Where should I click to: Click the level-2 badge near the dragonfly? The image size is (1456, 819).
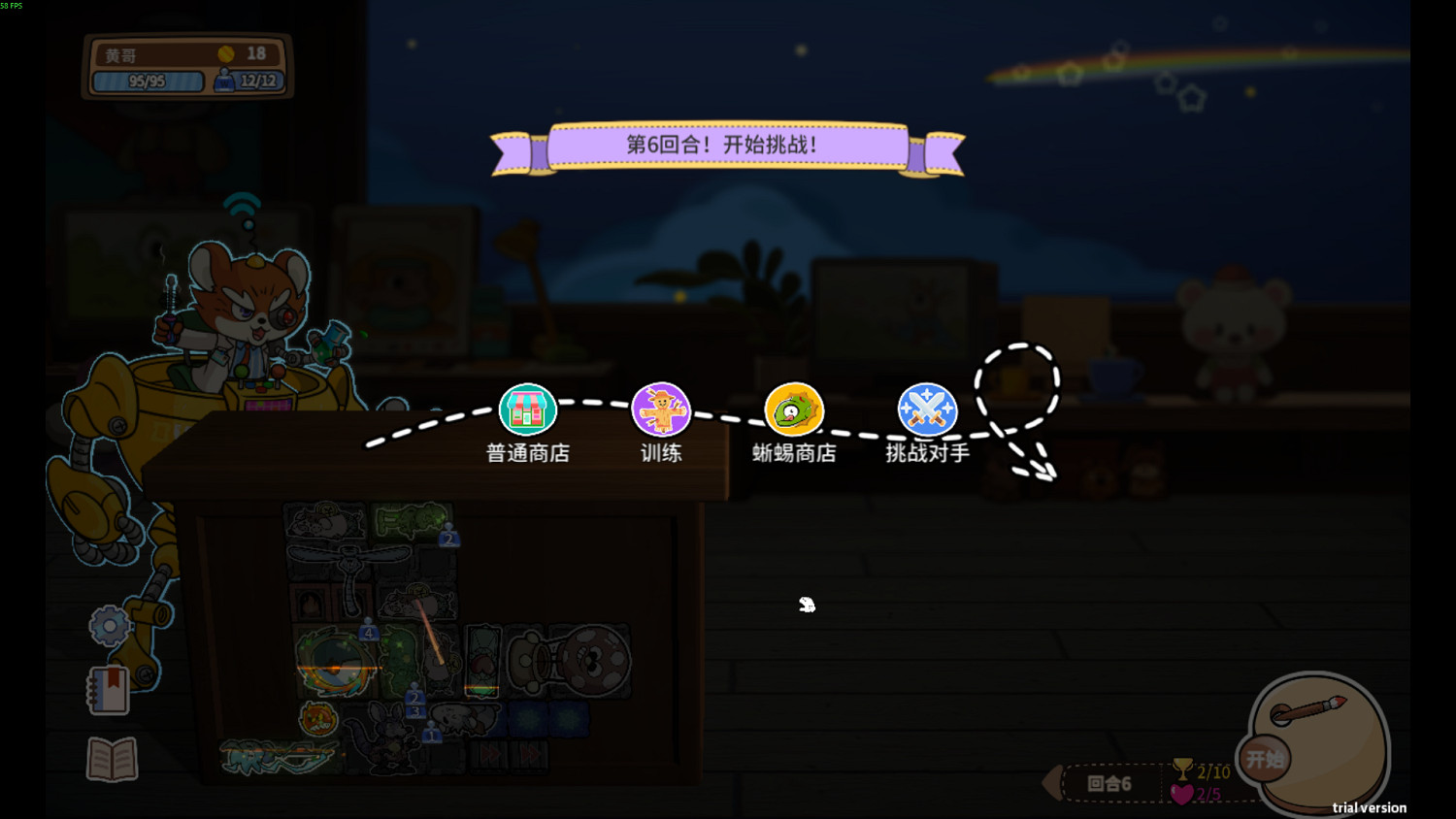click(x=449, y=540)
